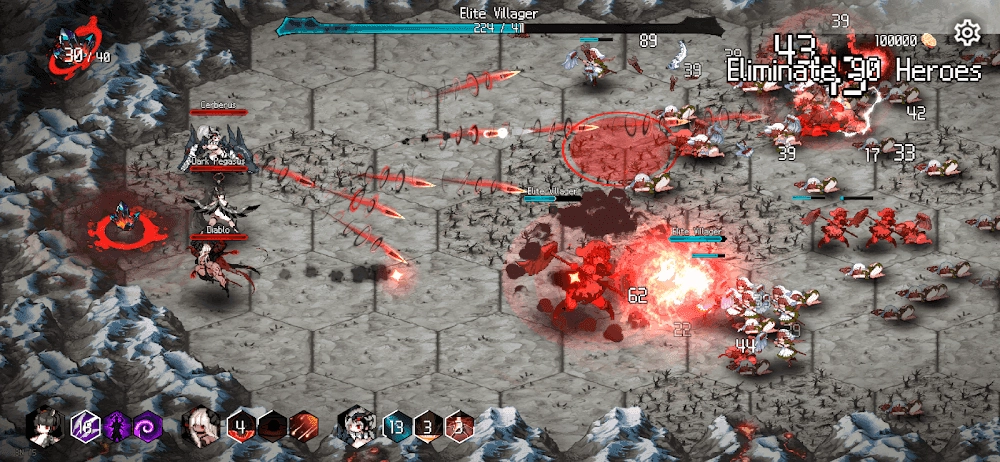The height and width of the screenshot is (462, 1000).
Task: Use the blue skill showing 13
Action: pyautogui.click(x=397, y=427)
